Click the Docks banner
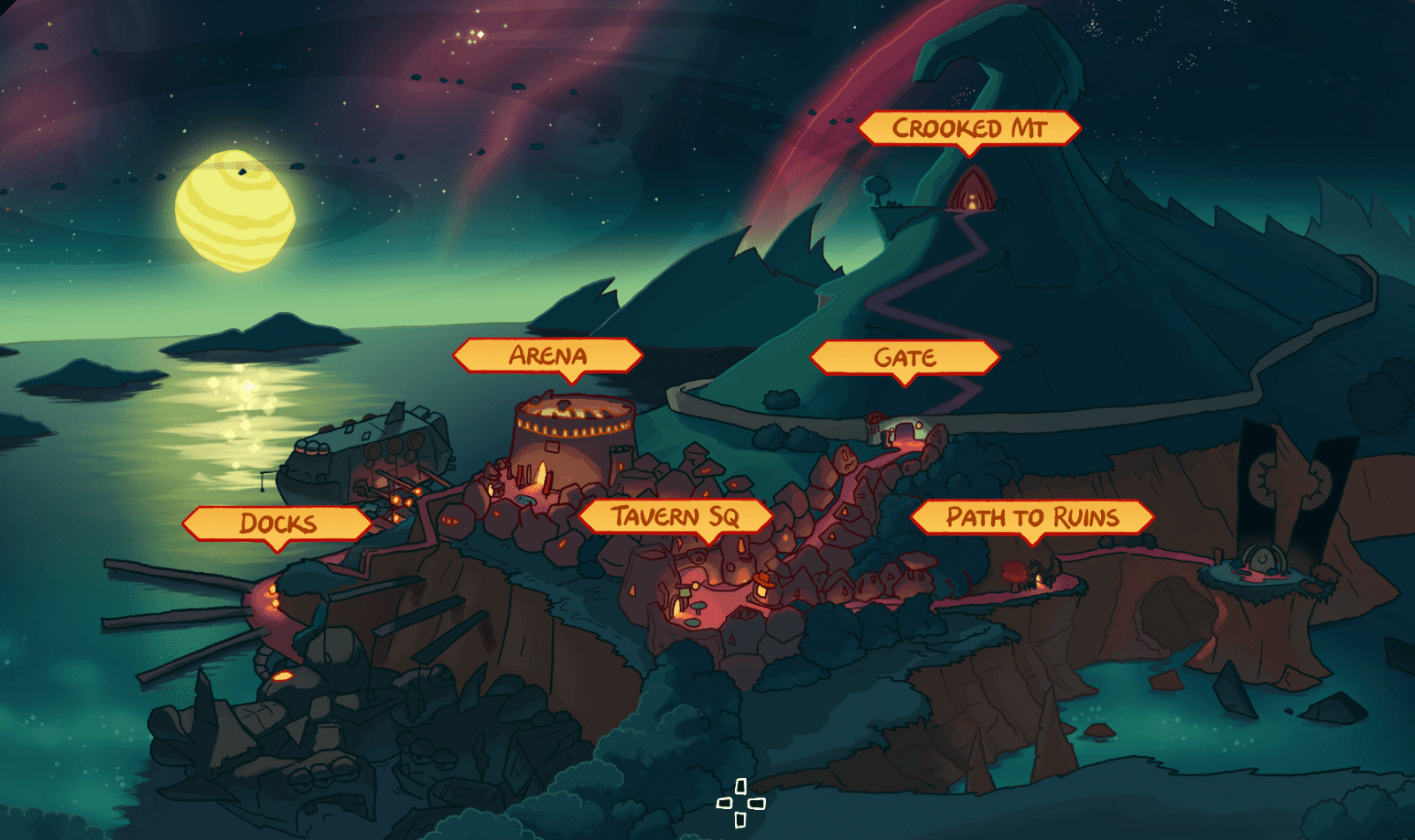 tap(276, 523)
